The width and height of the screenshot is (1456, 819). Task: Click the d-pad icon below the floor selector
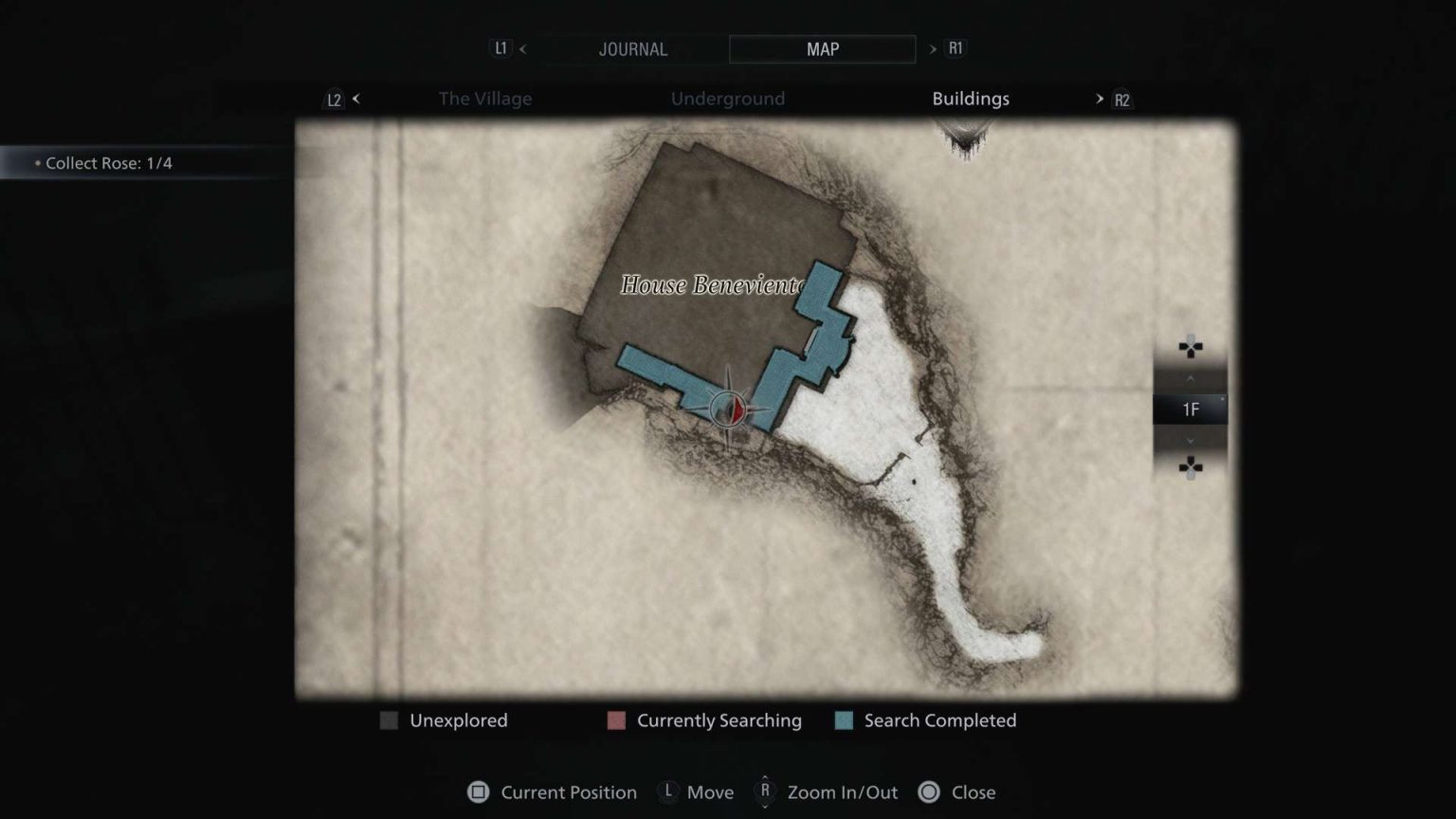coord(1191,465)
